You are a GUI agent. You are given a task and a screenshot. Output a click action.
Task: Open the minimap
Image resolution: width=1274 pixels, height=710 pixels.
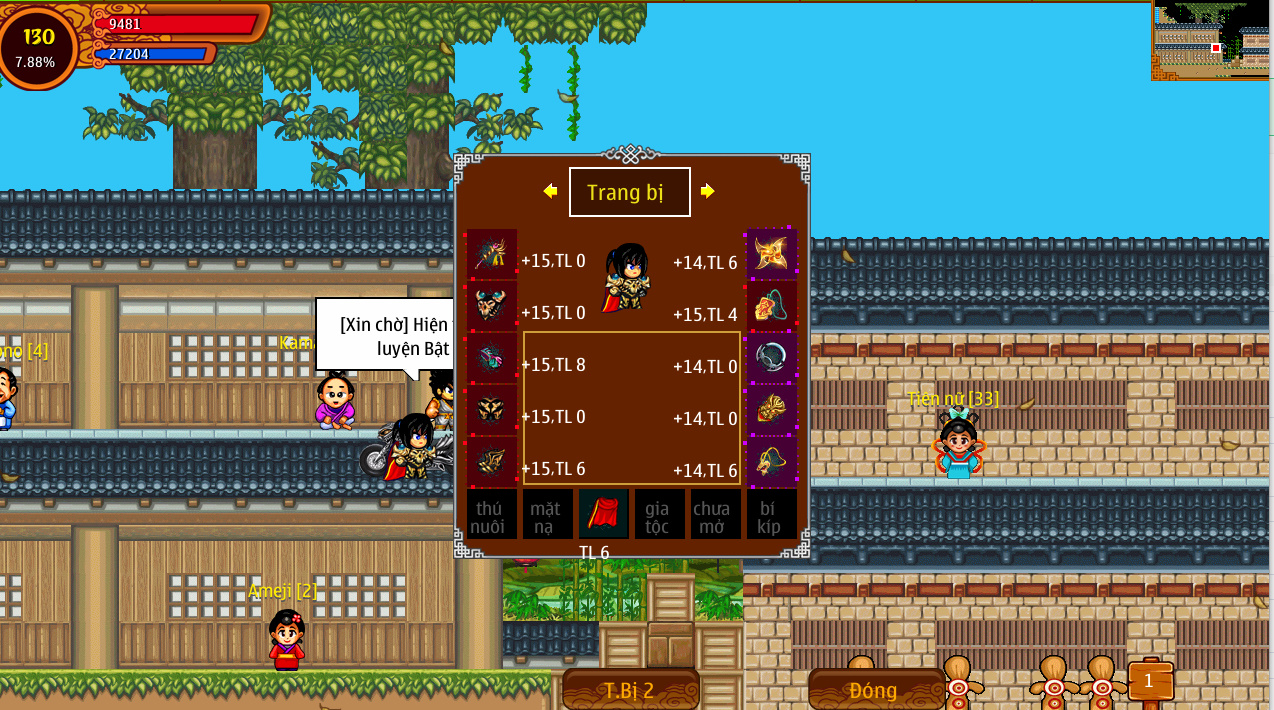(1212, 40)
